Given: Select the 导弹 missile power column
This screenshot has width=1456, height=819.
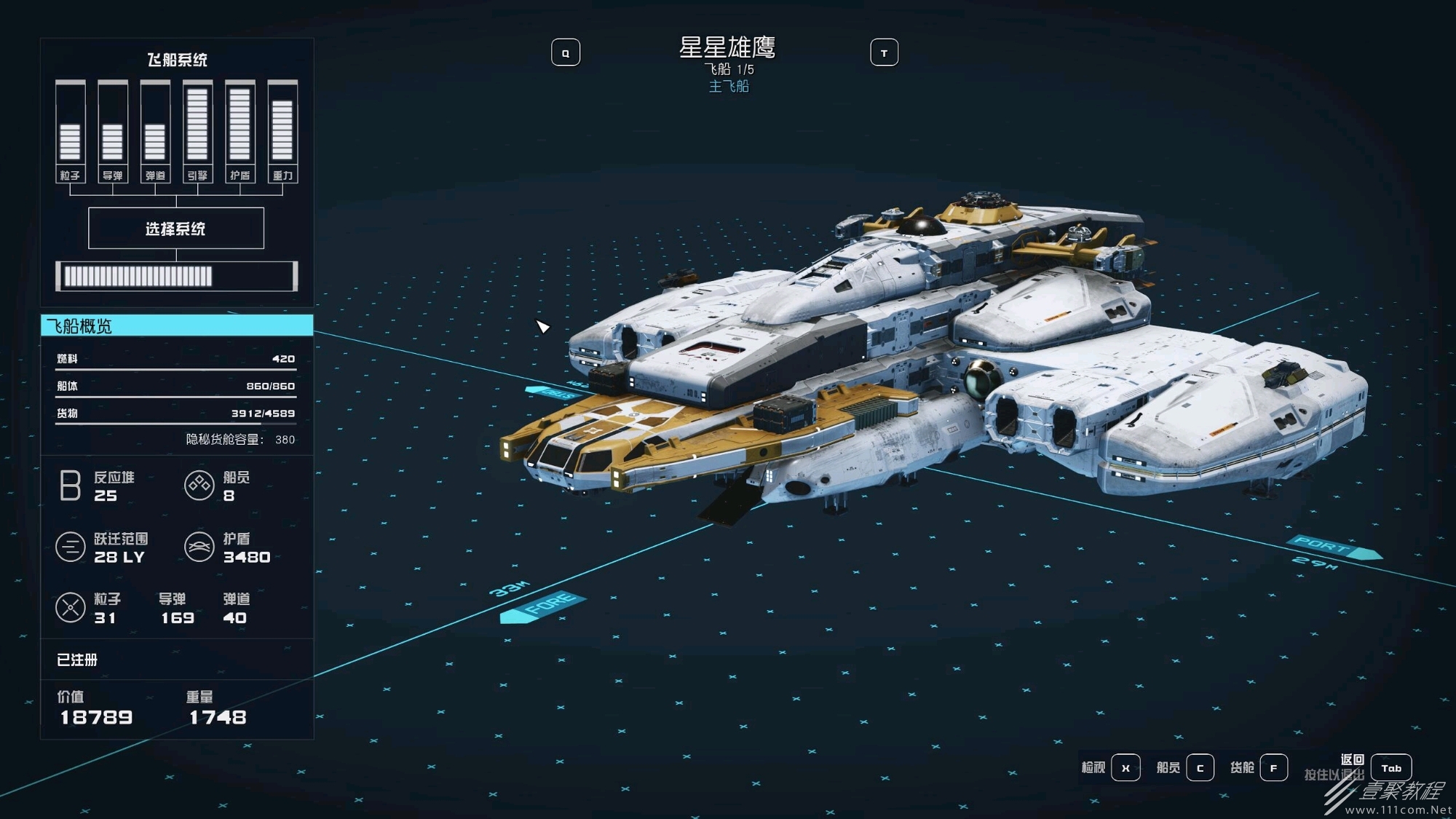Looking at the screenshot, I should (x=113, y=132).
